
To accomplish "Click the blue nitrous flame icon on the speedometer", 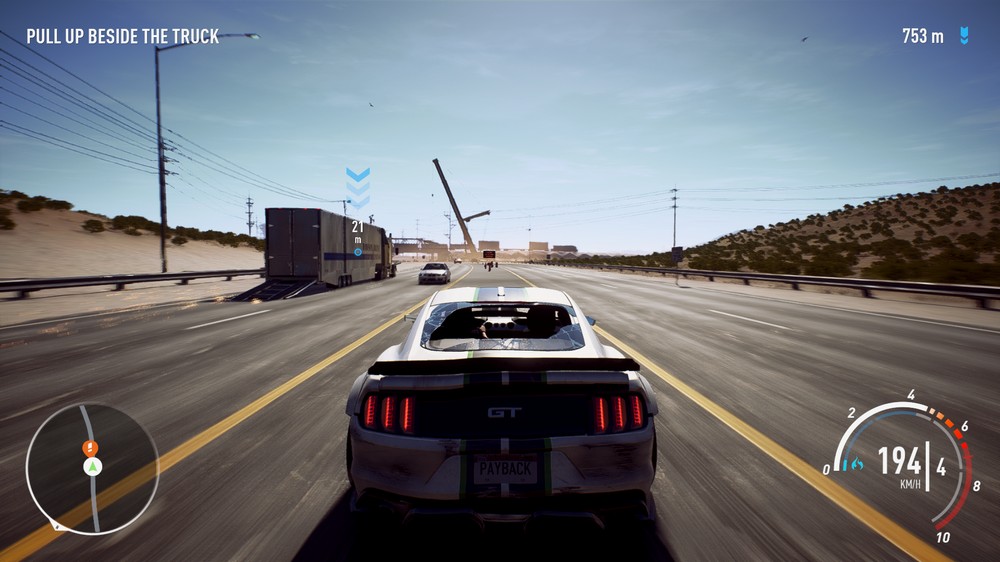I will 853,464.
